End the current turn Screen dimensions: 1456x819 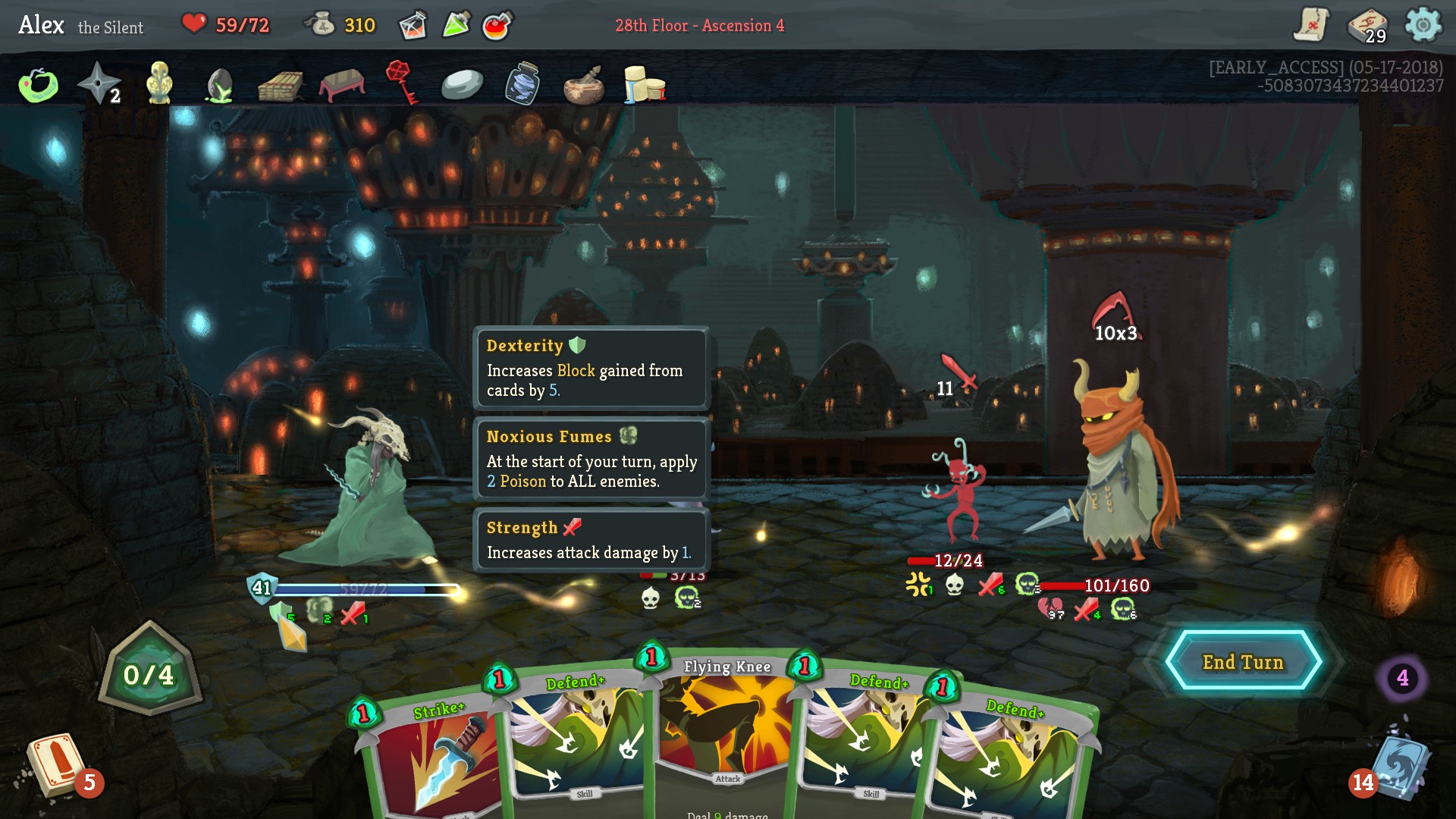click(x=1243, y=662)
